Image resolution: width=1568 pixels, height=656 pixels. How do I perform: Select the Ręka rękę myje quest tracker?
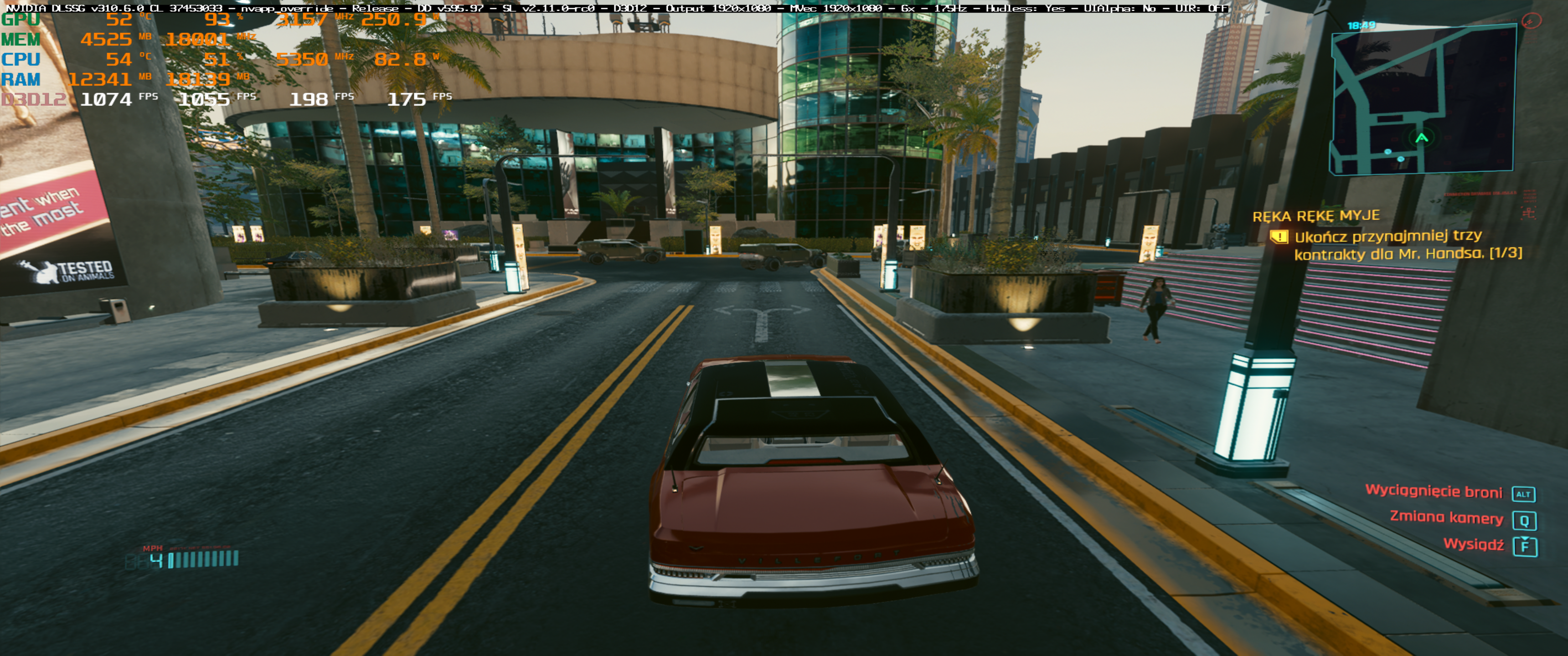click(1315, 216)
